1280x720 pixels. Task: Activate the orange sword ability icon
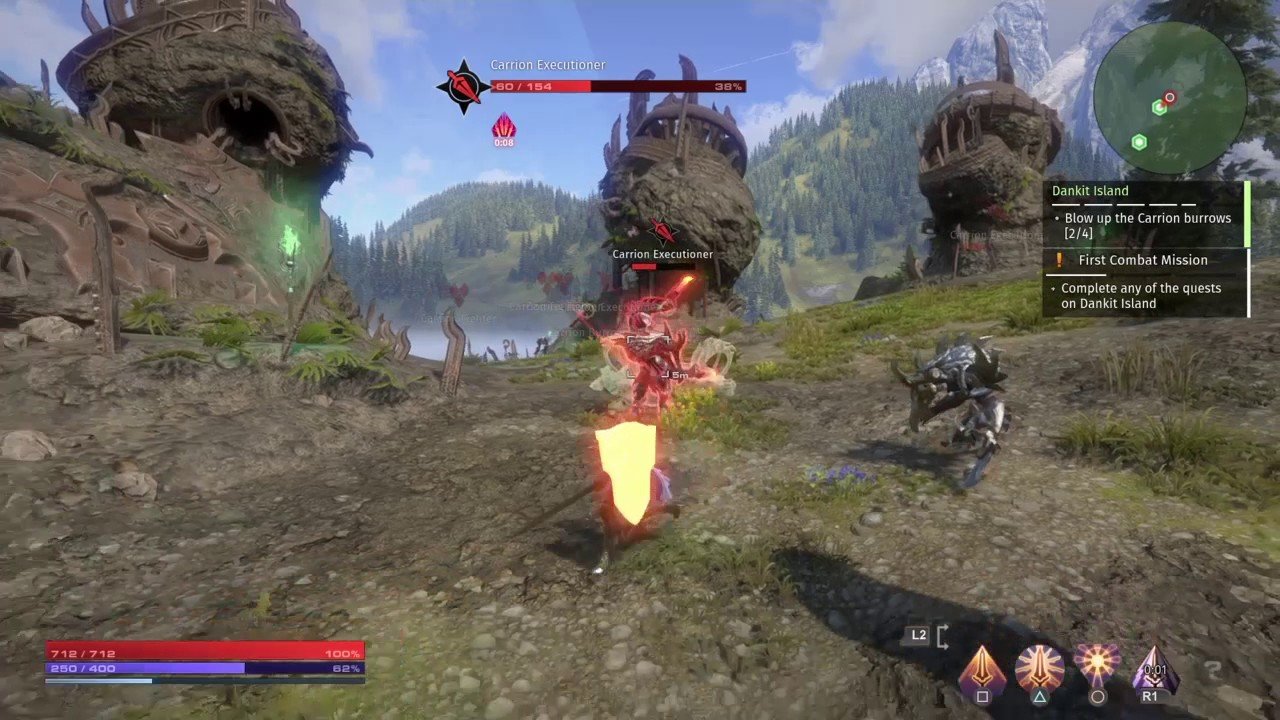point(982,668)
